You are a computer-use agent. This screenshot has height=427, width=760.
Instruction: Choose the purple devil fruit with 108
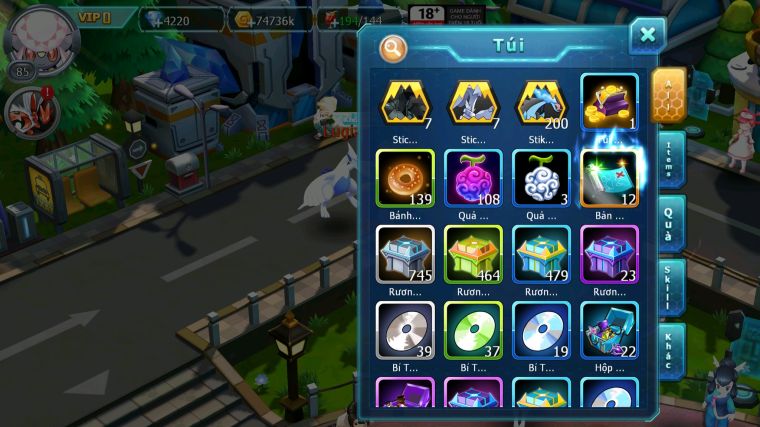tap(473, 180)
